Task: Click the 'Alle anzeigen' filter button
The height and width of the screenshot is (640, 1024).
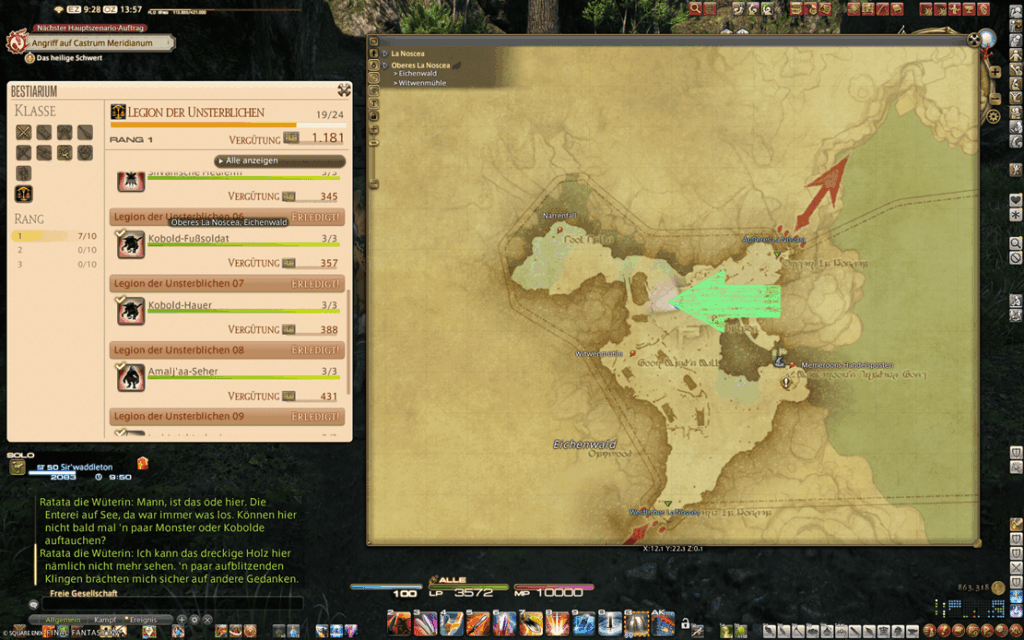Action: pyautogui.click(x=281, y=161)
